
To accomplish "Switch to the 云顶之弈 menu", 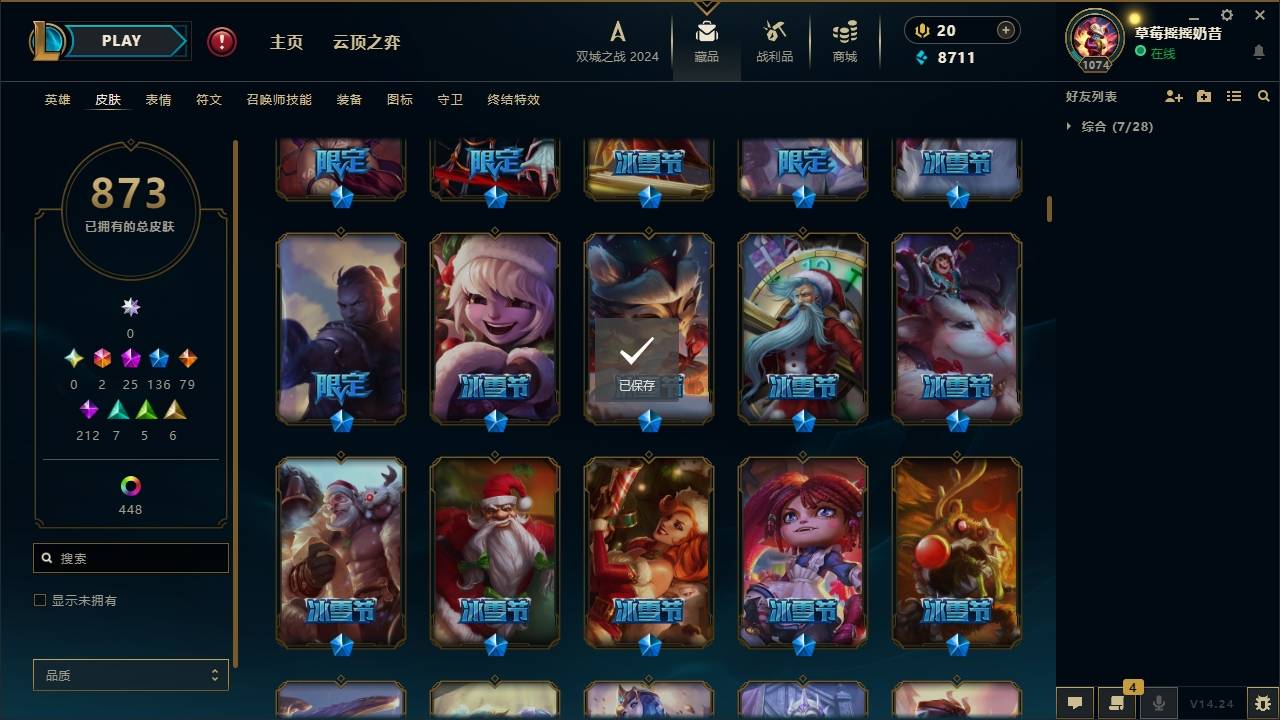I will coord(365,42).
